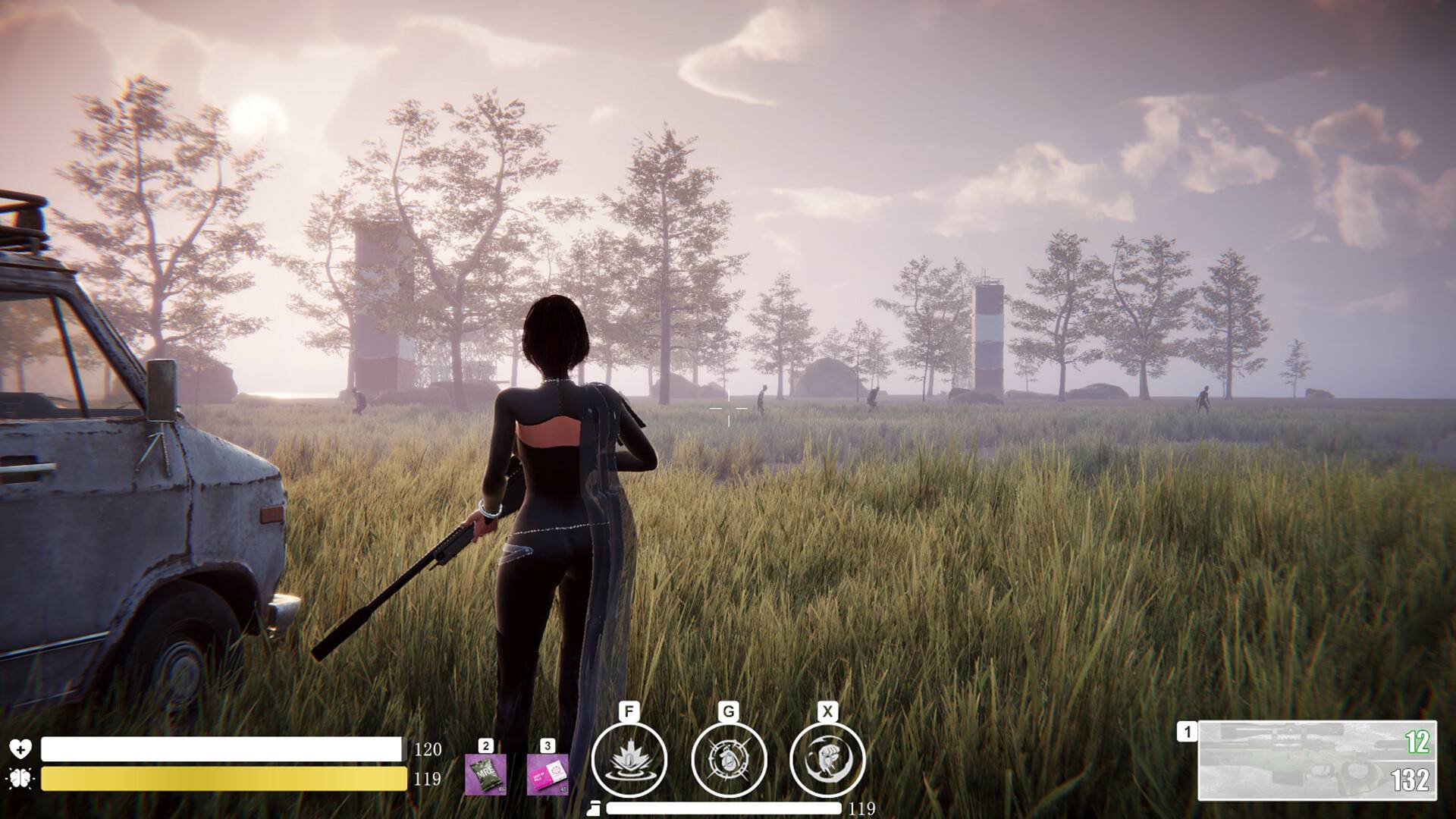Screen dimensions: 1456x819
Task: Use the pink pill box item
Action: [547, 773]
